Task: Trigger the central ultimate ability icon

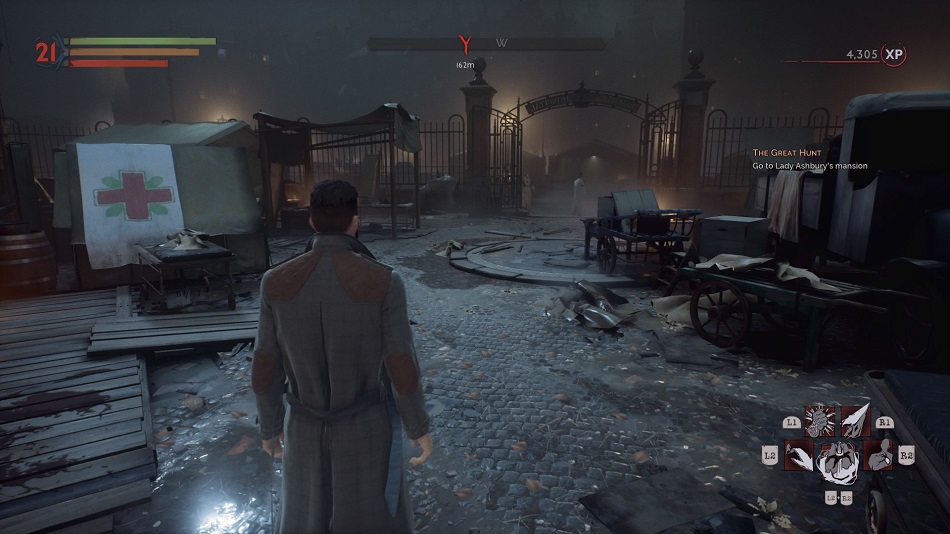Action: coord(837,462)
